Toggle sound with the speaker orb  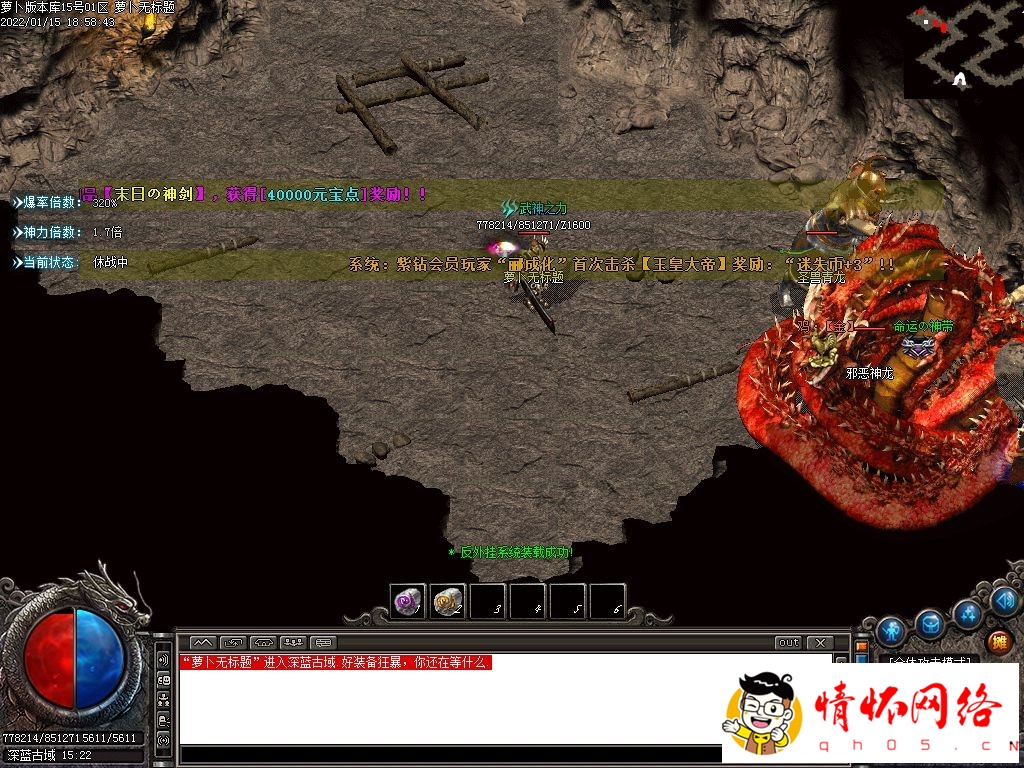(x=1005, y=601)
